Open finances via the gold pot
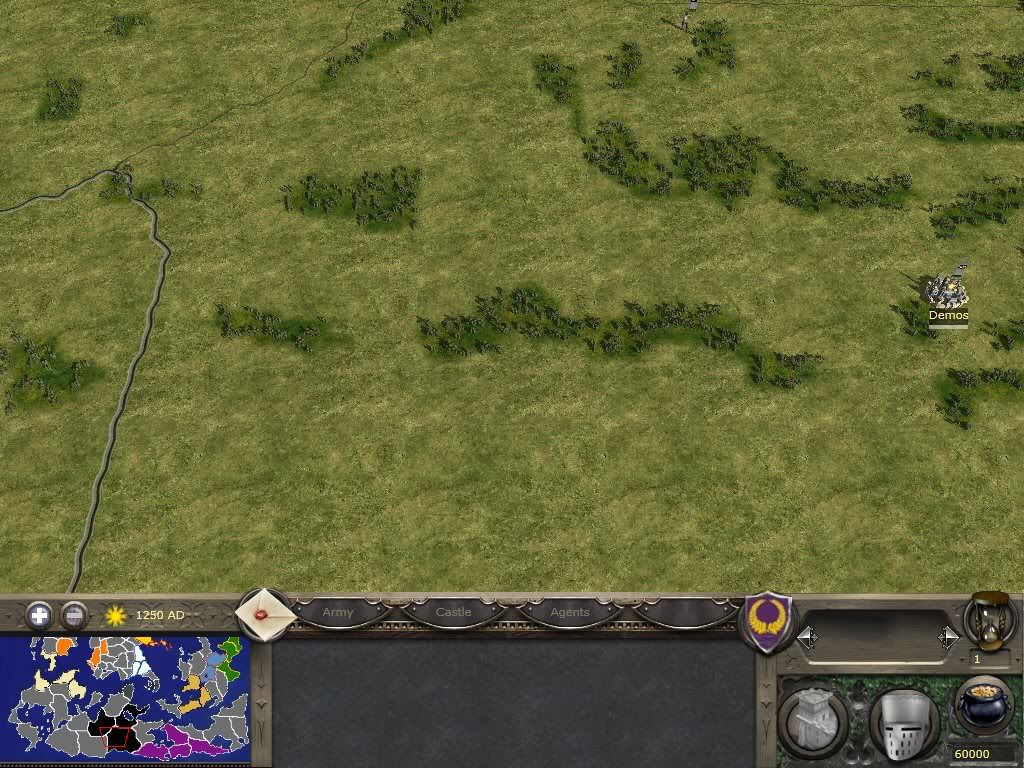Image resolution: width=1024 pixels, height=768 pixels. 983,706
